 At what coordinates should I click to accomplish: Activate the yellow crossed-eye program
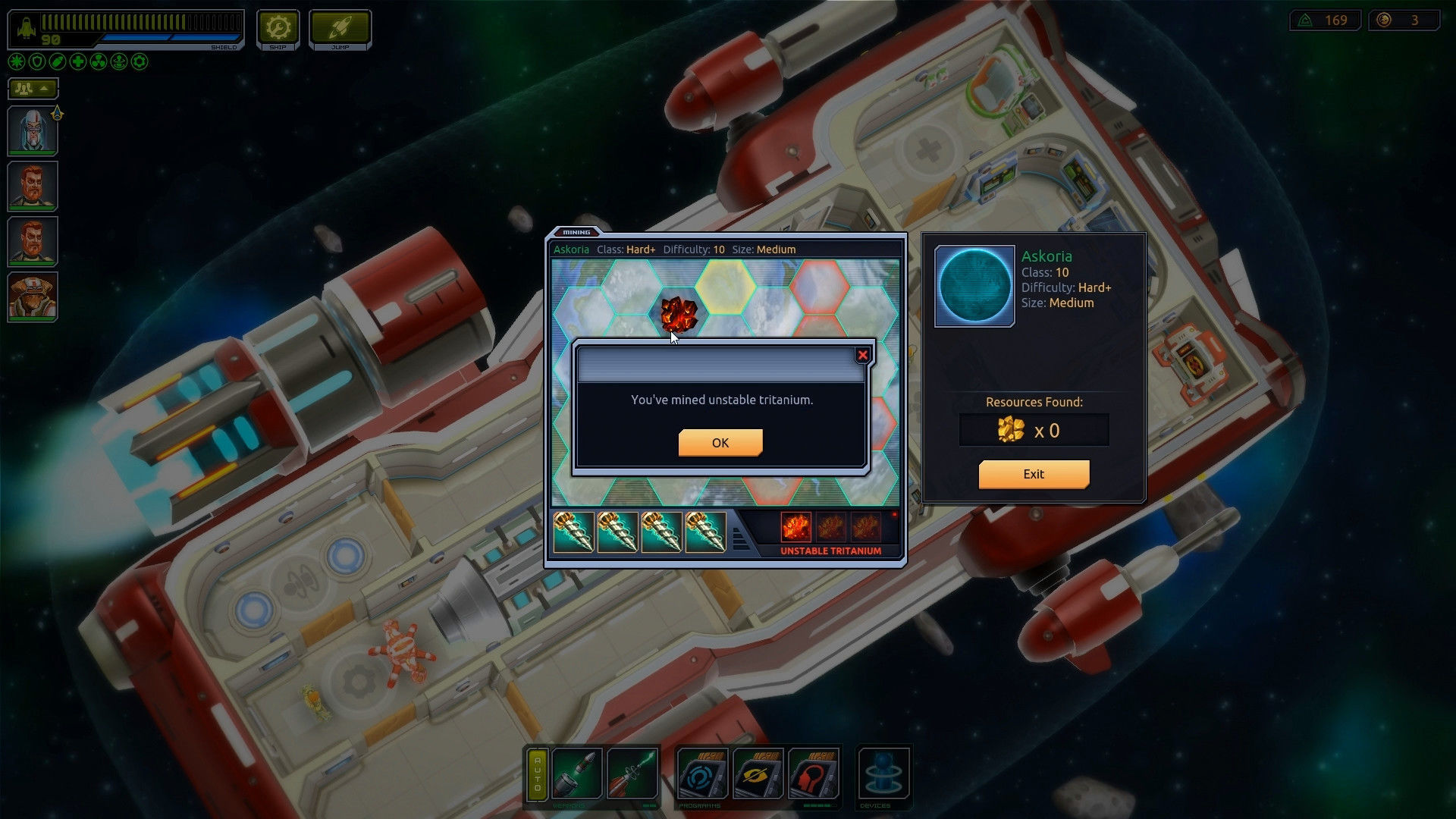[758, 773]
